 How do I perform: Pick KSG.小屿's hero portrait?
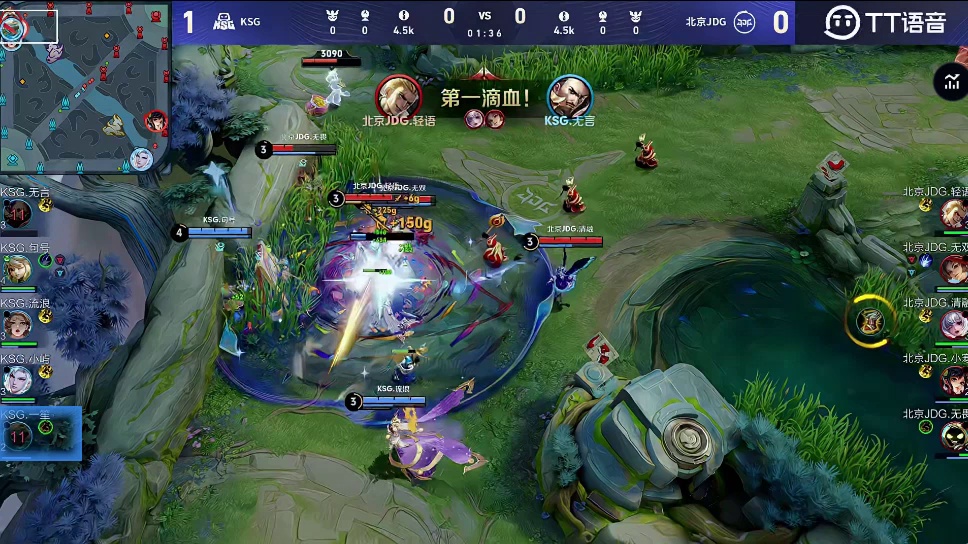pyautogui.click(x=18, y=380)
